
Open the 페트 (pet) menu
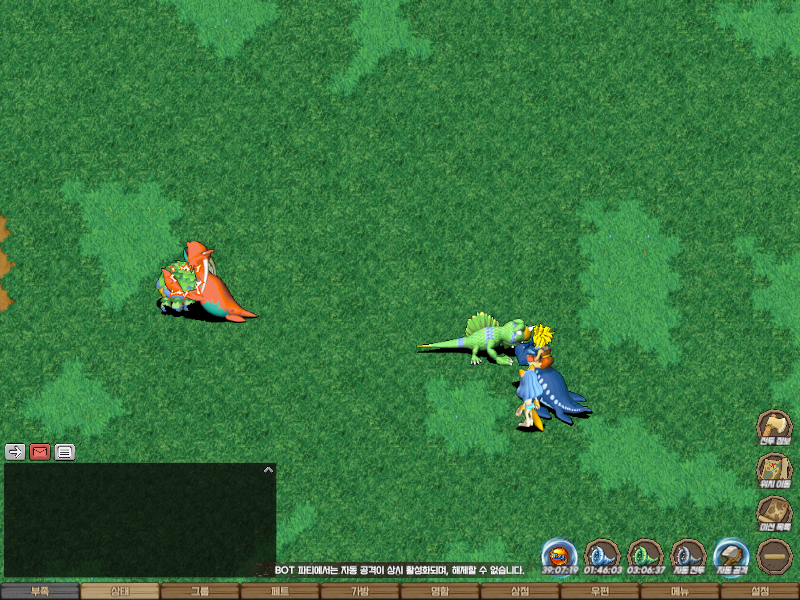(280, 591)
